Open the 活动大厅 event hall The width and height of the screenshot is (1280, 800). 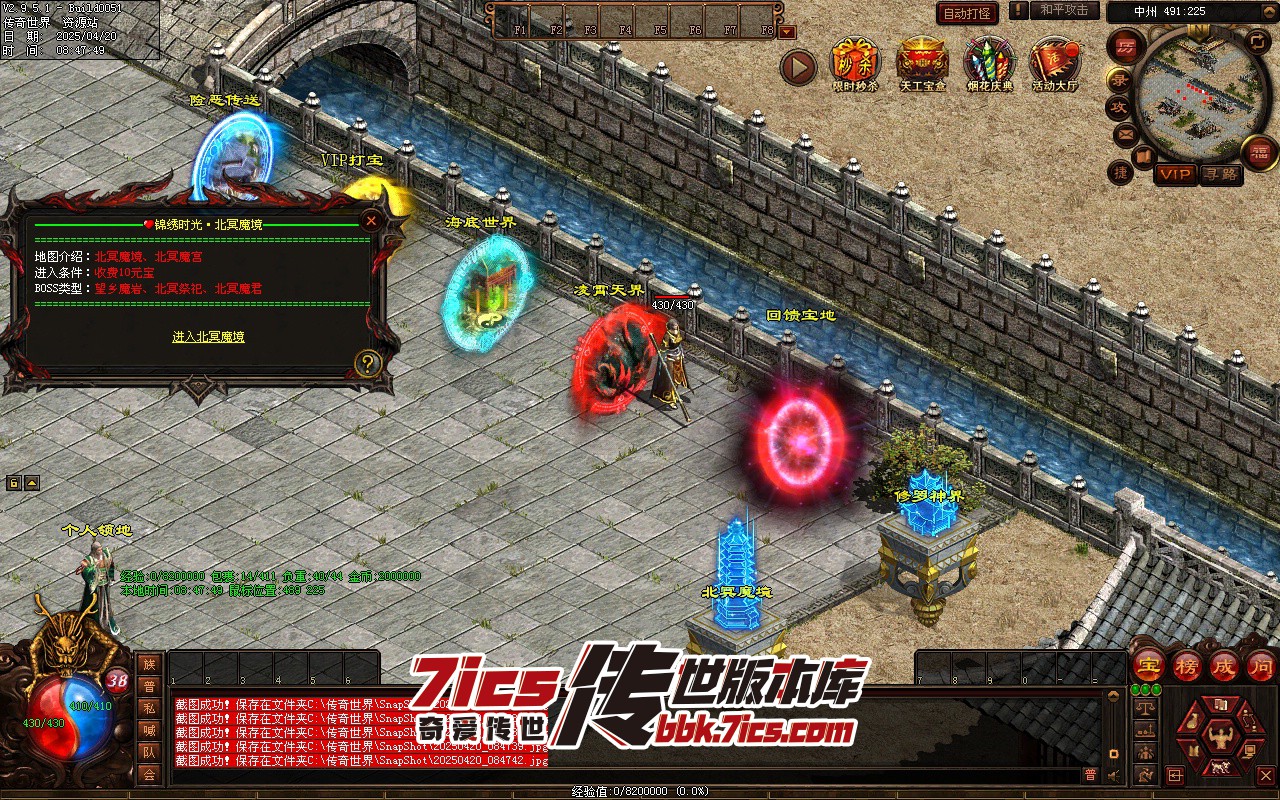pos(1055,62)
